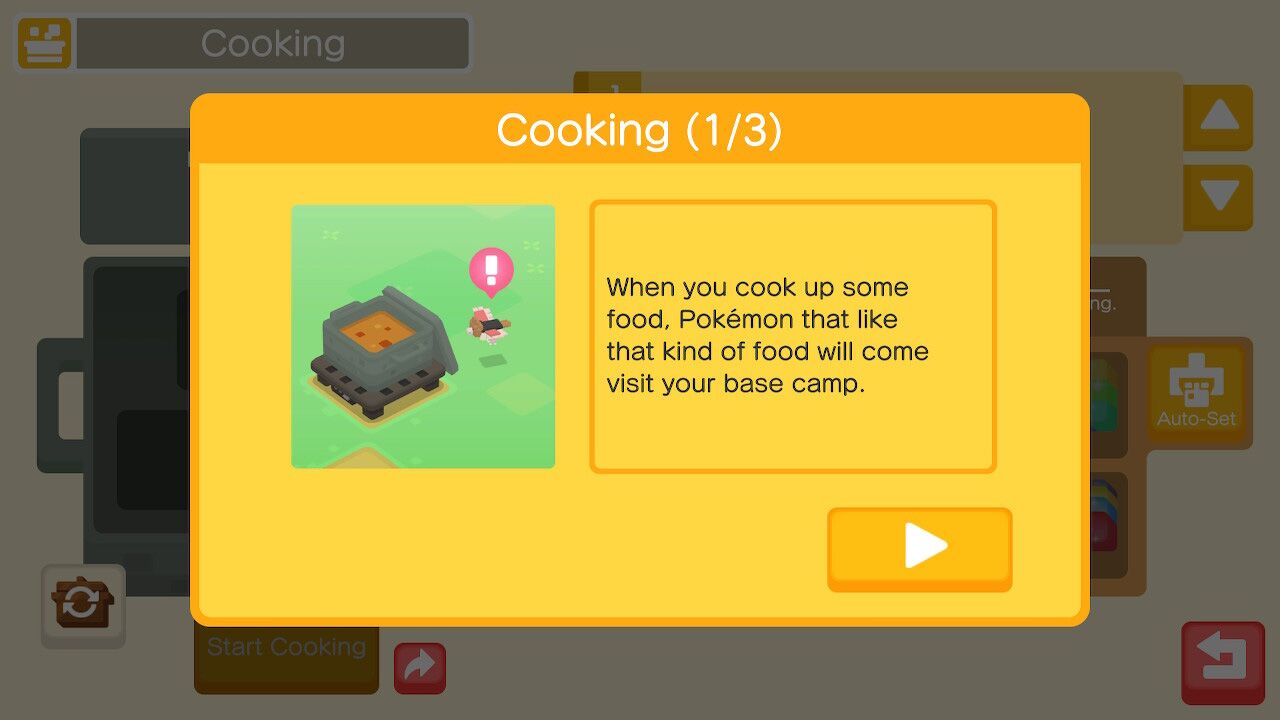Open the Auto-Set option
Viewport: 1280px width, 720px height.
[1198, 392]
